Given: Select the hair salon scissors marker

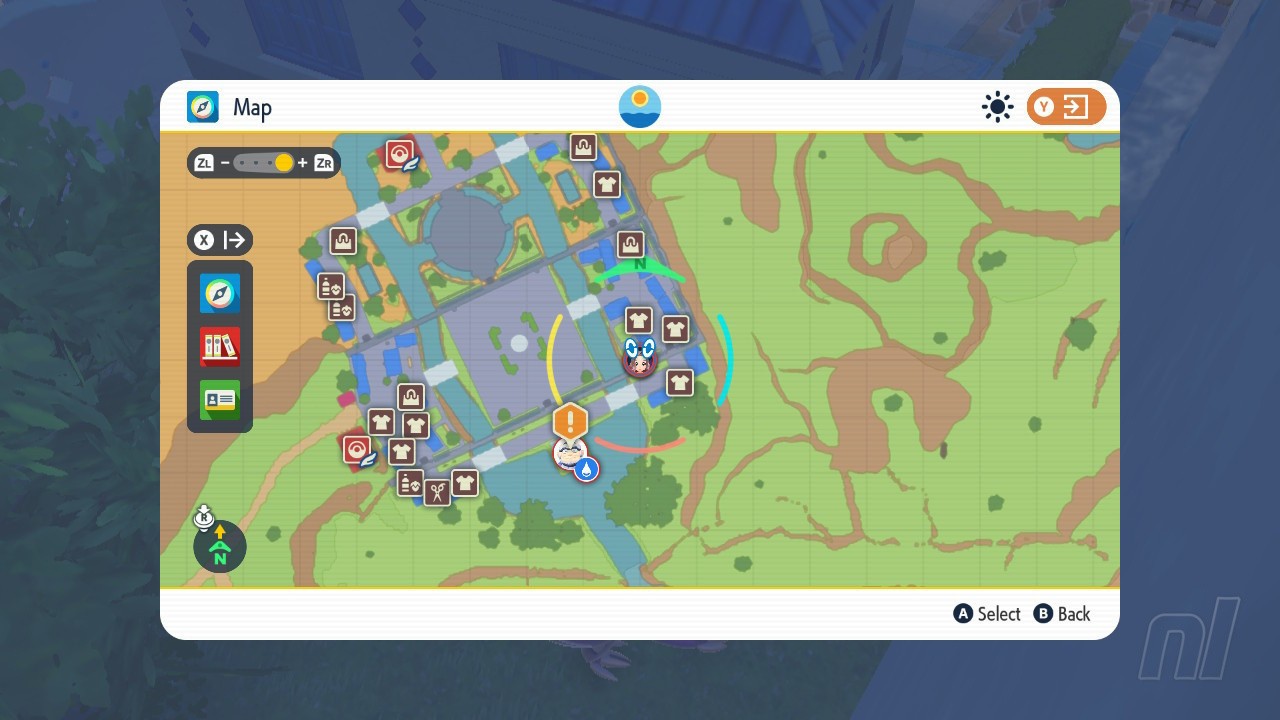Looking at the screenshot, I should tap(437, 492).
